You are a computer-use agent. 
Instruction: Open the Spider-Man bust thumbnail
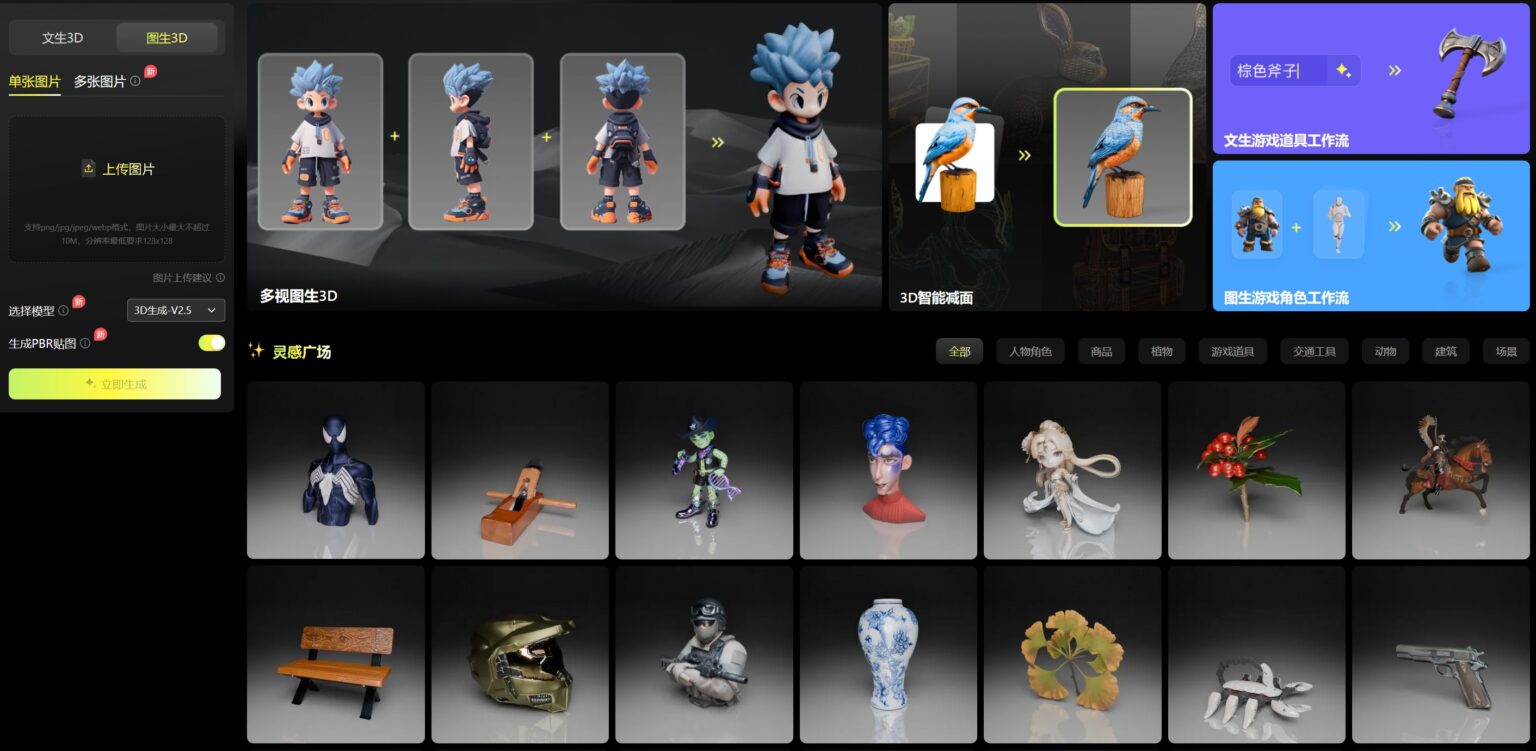(x=336, y=468)
